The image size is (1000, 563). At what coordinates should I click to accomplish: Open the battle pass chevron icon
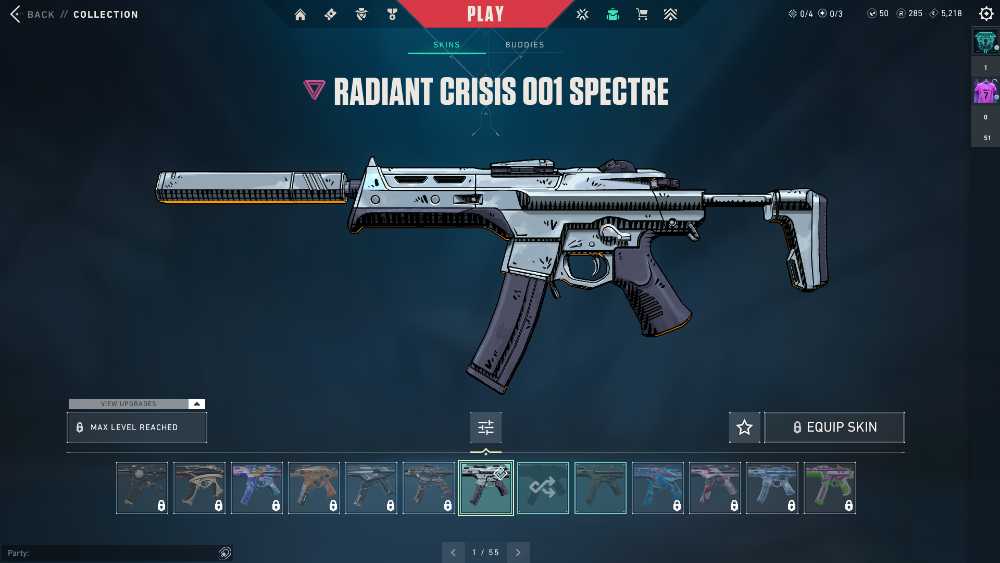click(x=670, y=15)
